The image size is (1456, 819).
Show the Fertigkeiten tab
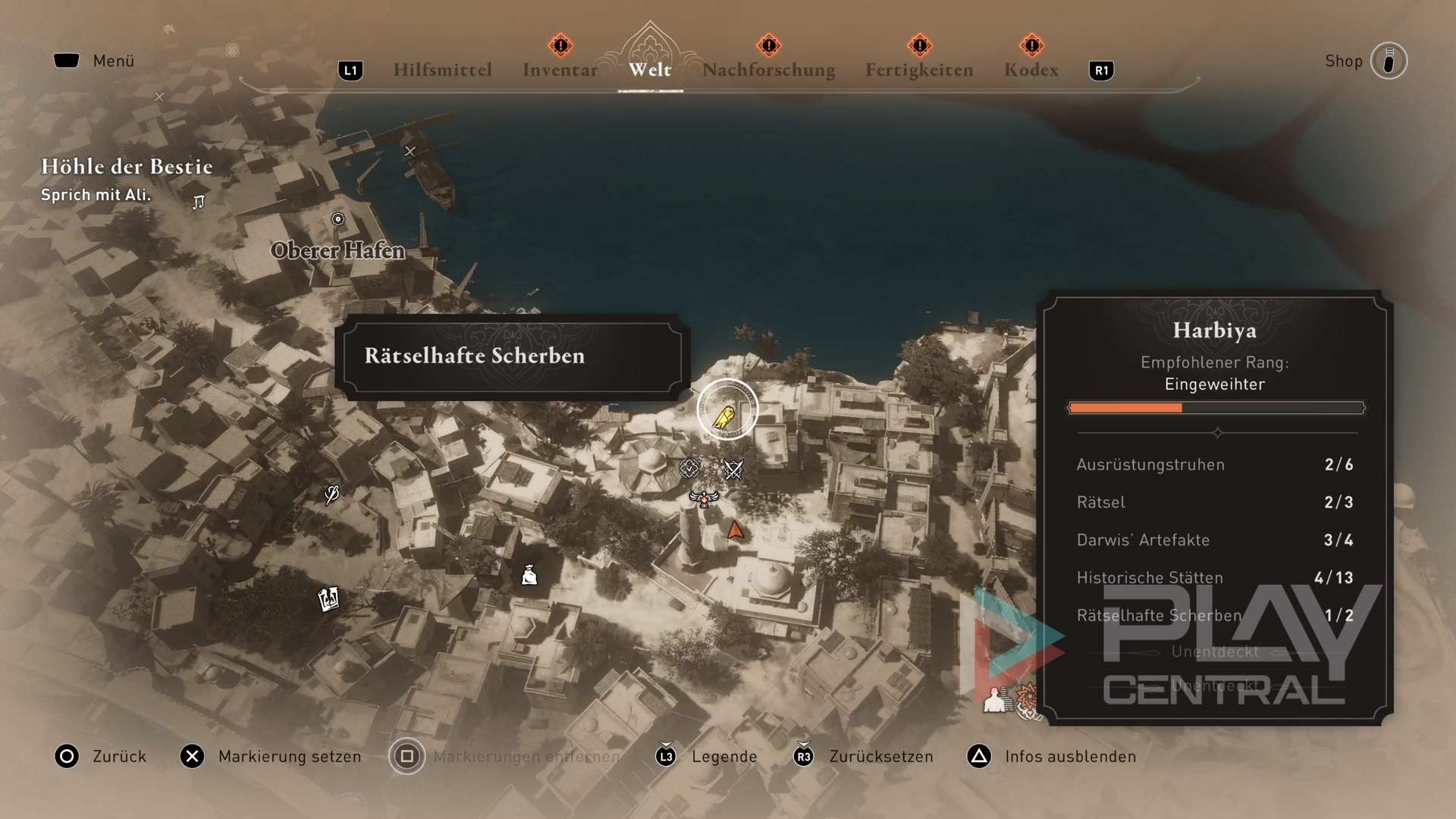[x=919, y=70]
